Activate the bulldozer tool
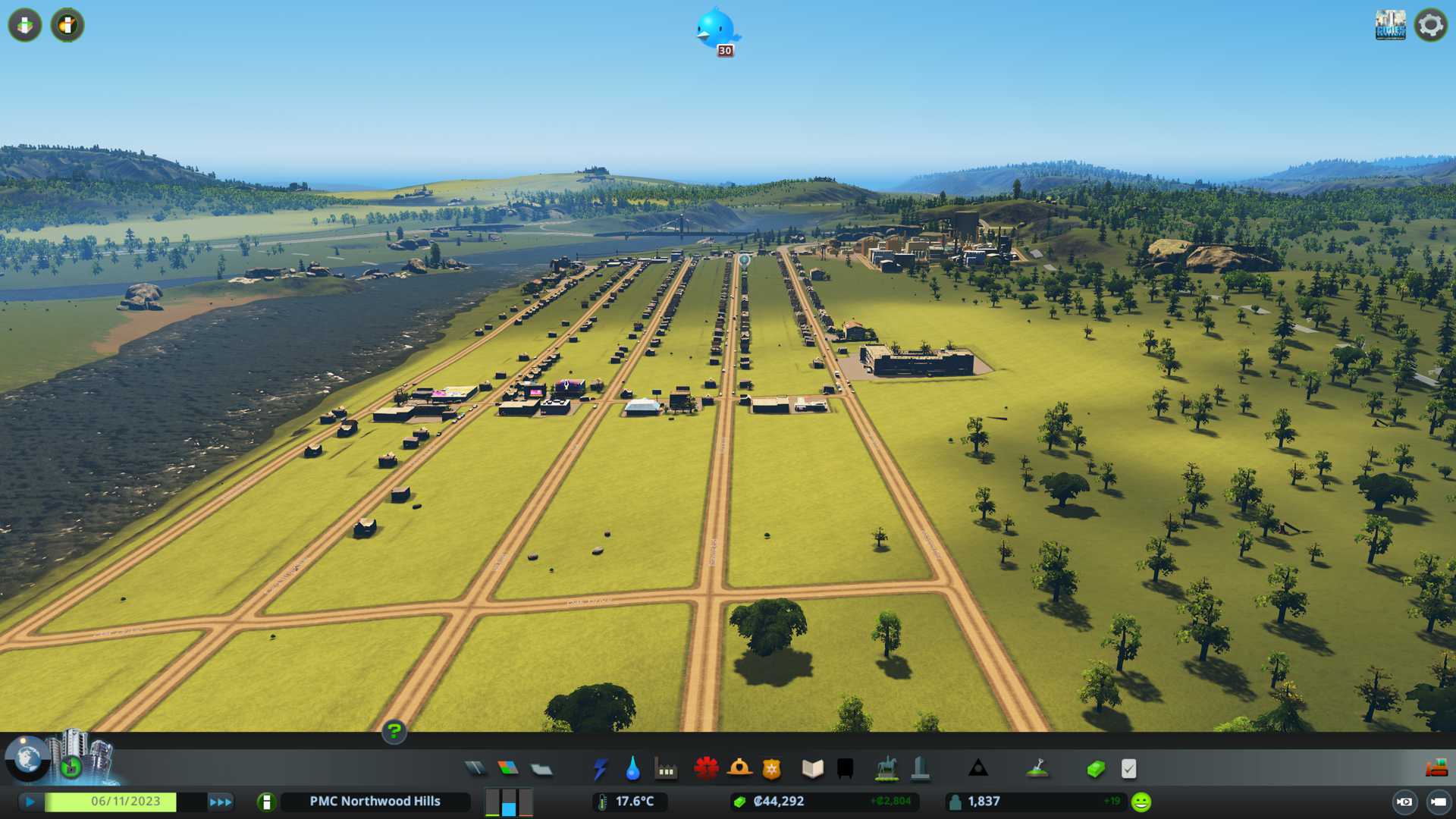 pyautogui.click(x=1436, y=769)
